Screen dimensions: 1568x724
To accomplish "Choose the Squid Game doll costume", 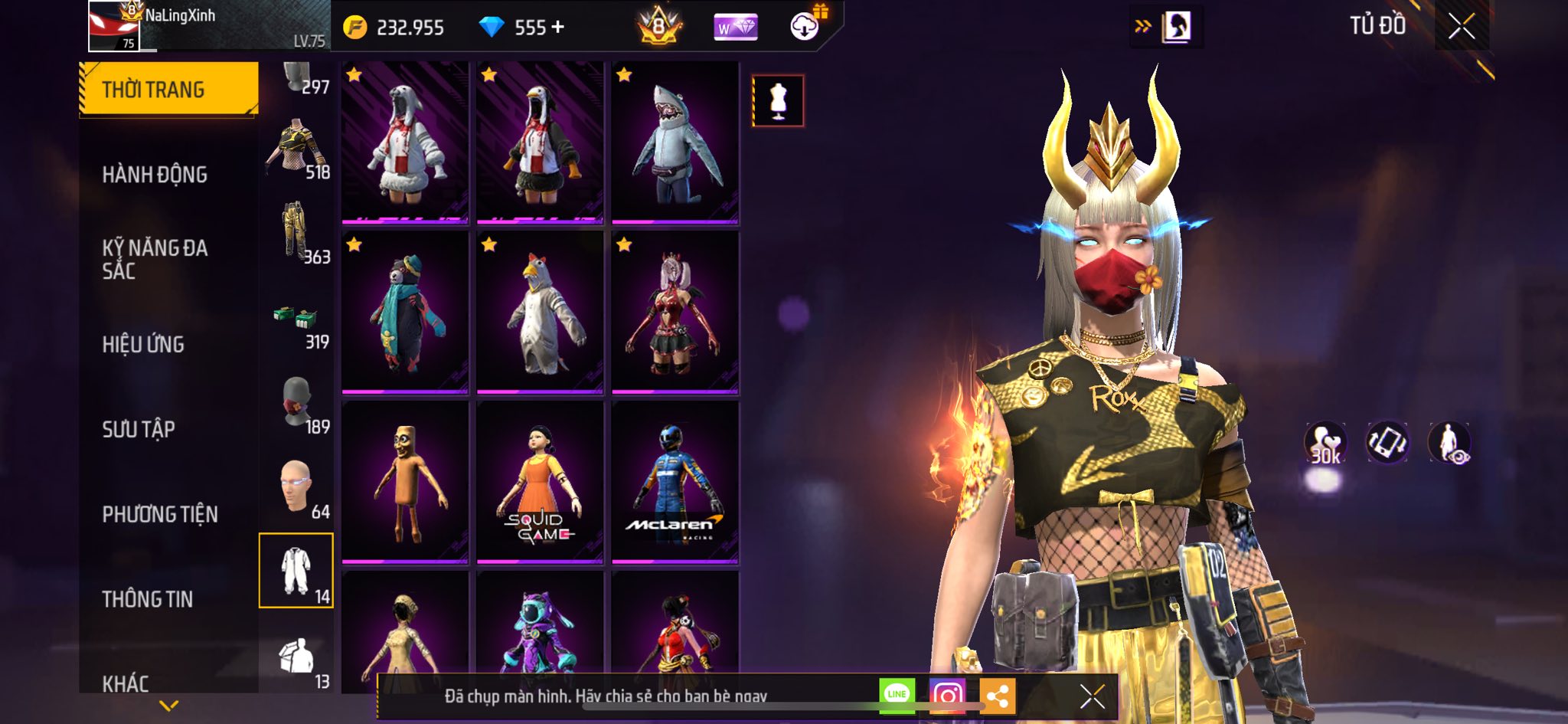I will pyautogui.click(x=540, y=482).
